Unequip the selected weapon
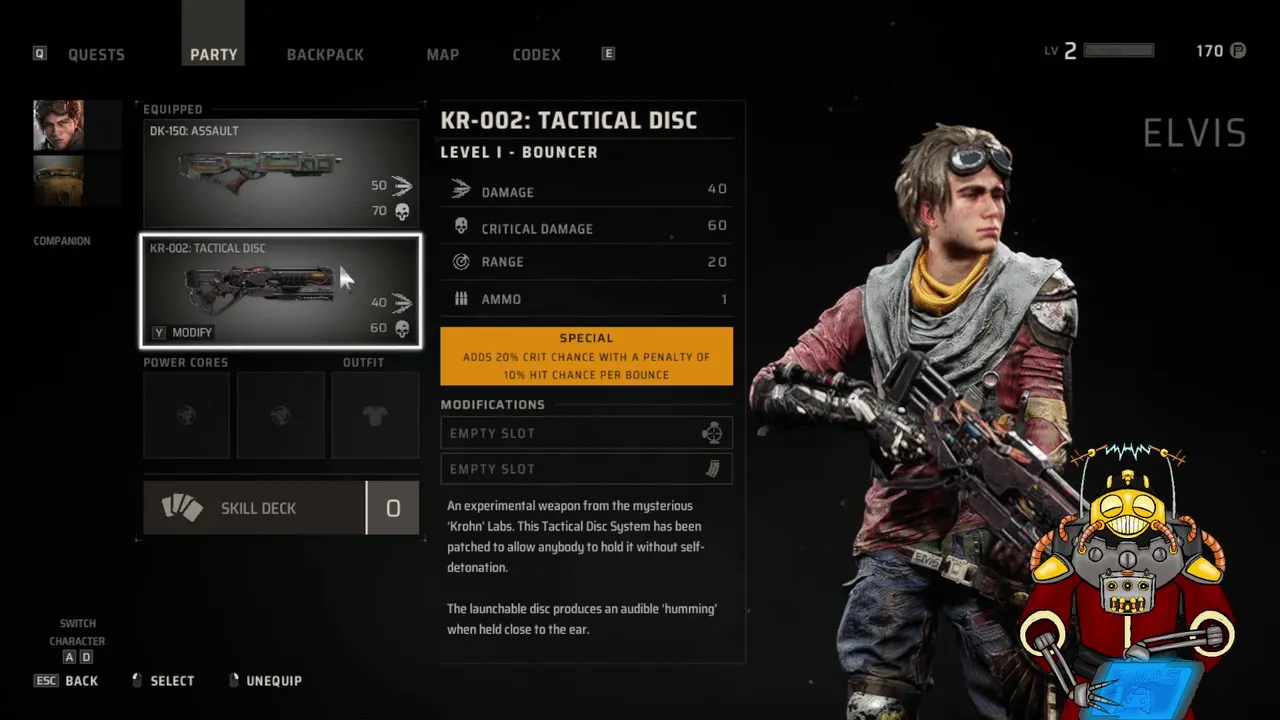The height and width of the screenshot is (720, 1280). point(265,681)
